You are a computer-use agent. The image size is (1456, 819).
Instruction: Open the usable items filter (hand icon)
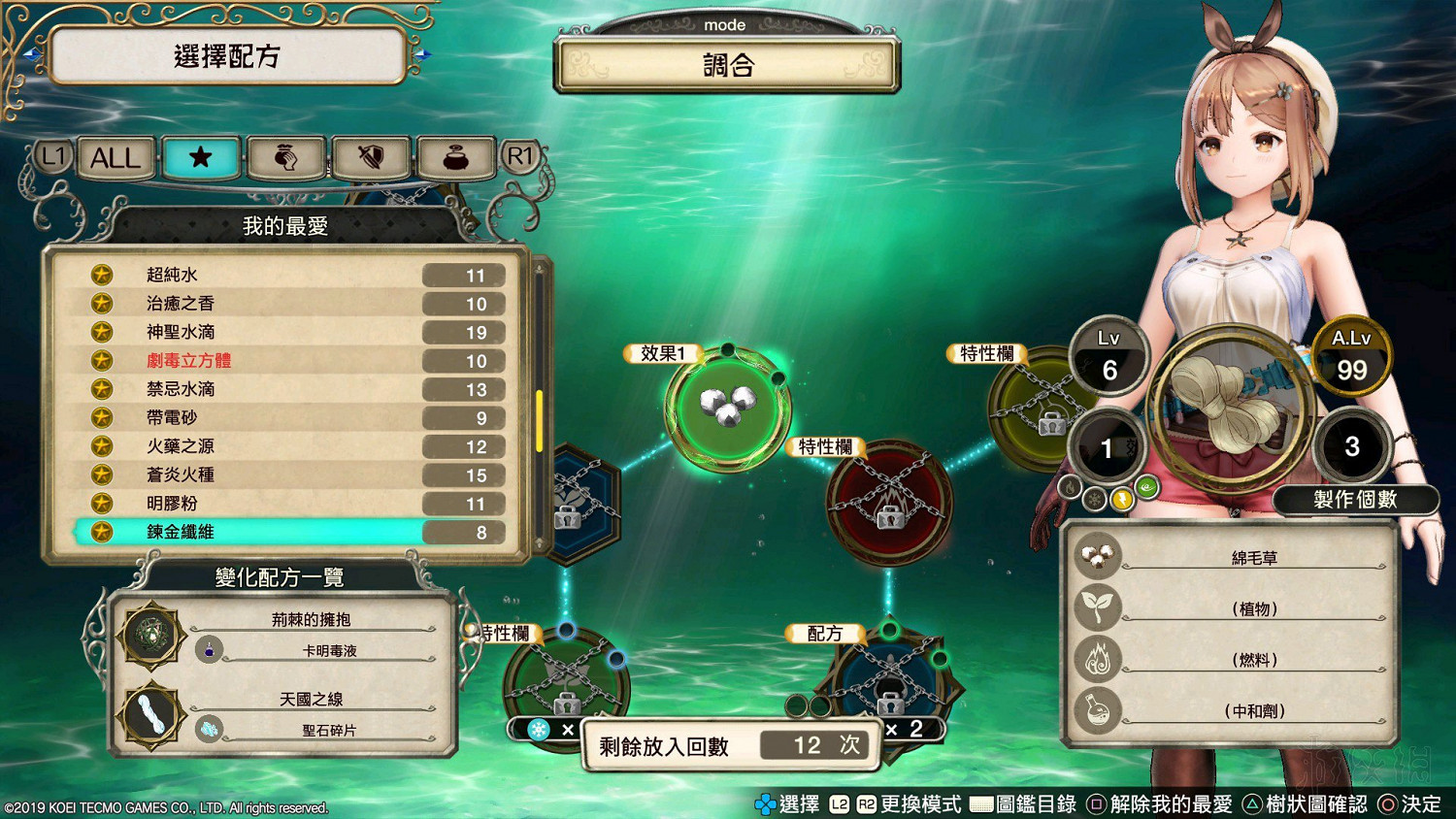tap(286, 157)
